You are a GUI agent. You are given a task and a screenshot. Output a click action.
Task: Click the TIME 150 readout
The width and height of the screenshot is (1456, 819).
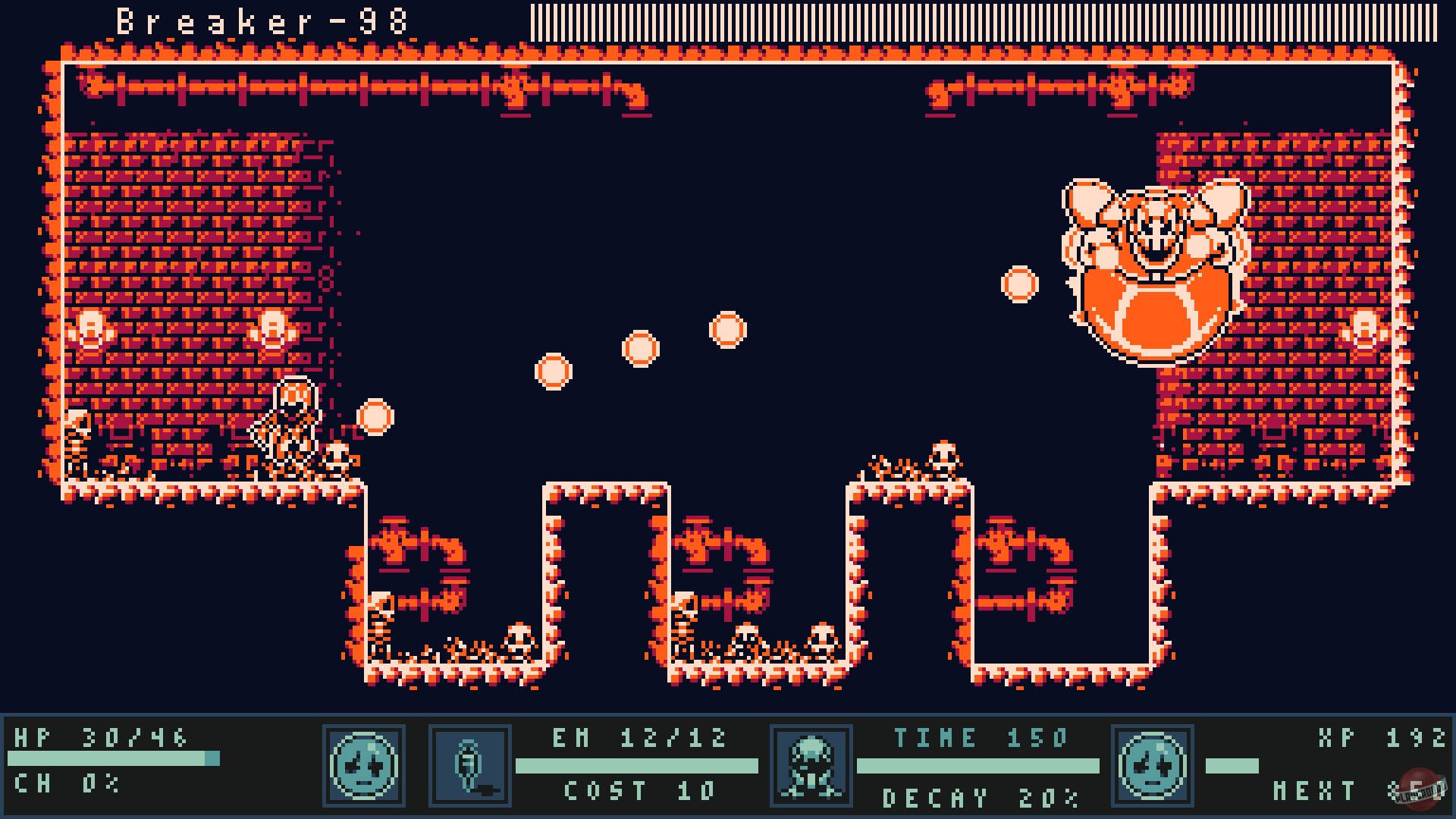[x=981, y=736]
